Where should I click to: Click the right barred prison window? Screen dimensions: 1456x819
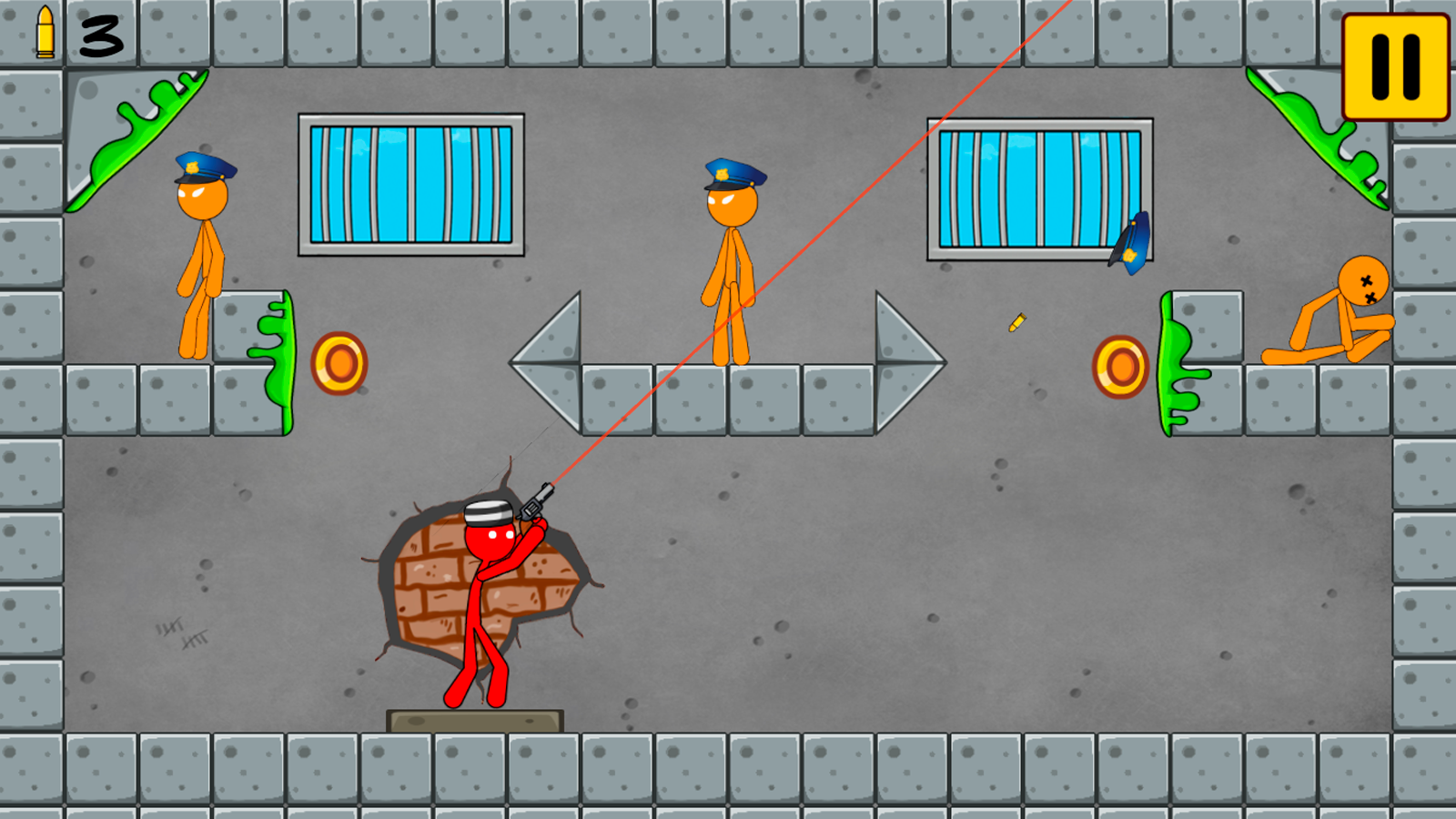1037,187
